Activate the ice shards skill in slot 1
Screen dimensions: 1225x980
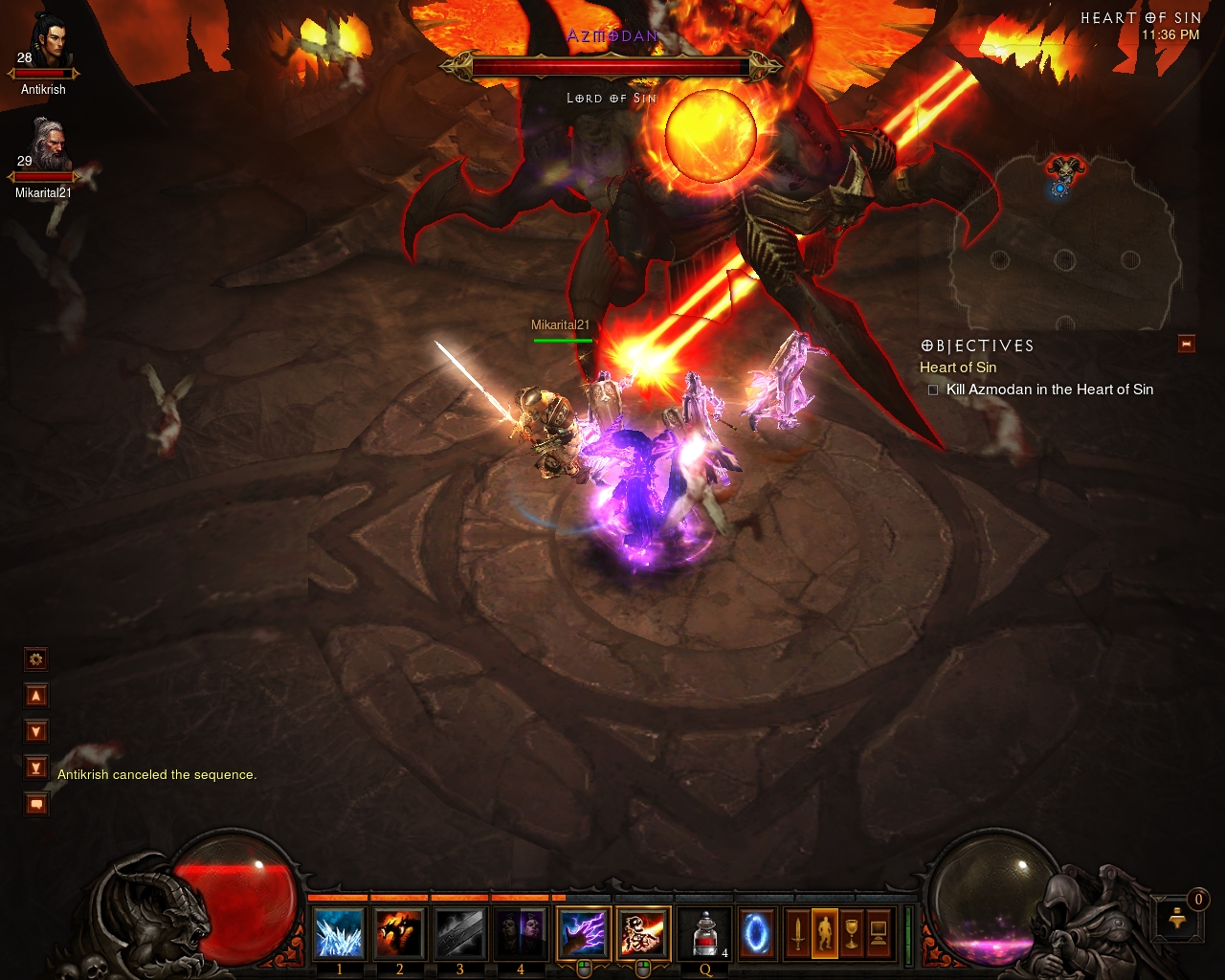pos(340,933)
